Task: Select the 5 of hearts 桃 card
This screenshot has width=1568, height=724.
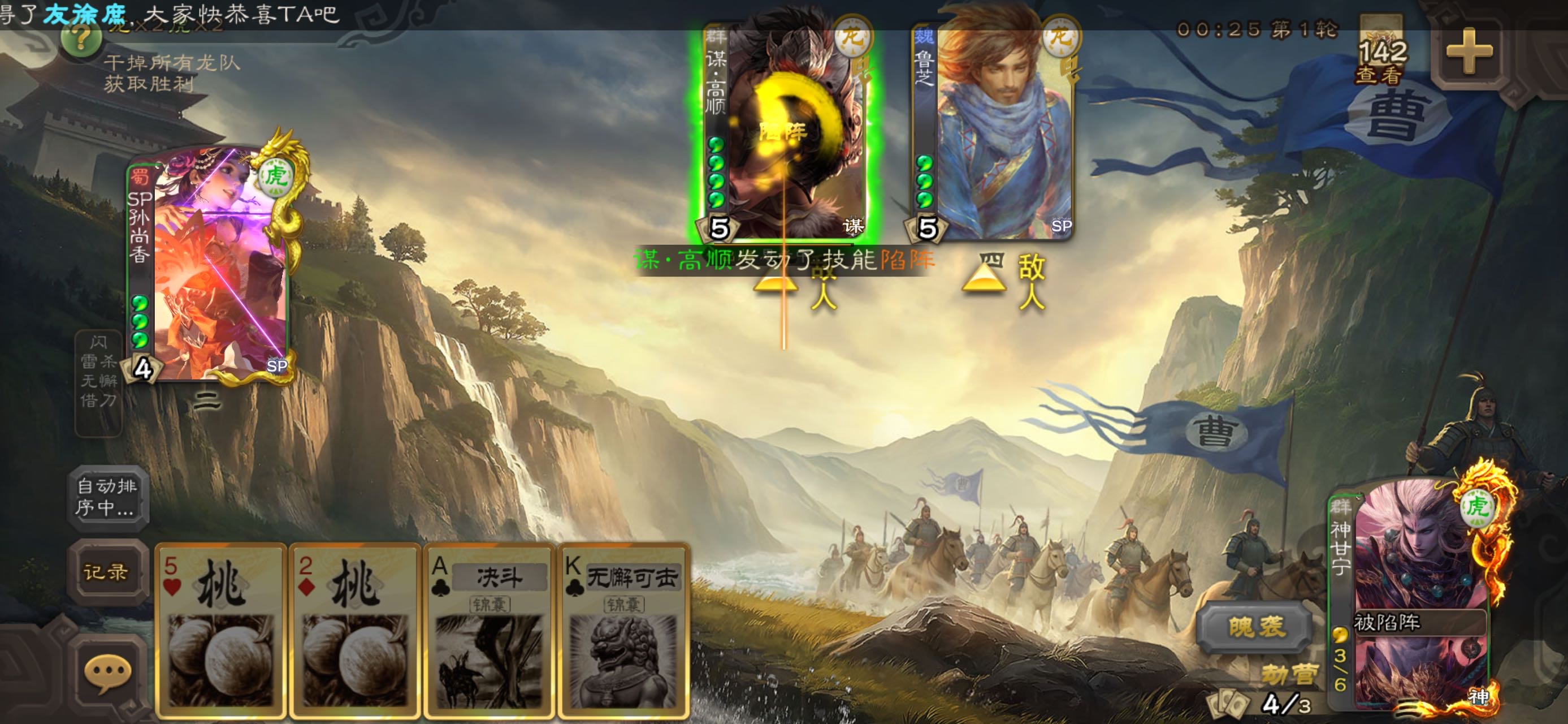Action: tap(220, 630)
